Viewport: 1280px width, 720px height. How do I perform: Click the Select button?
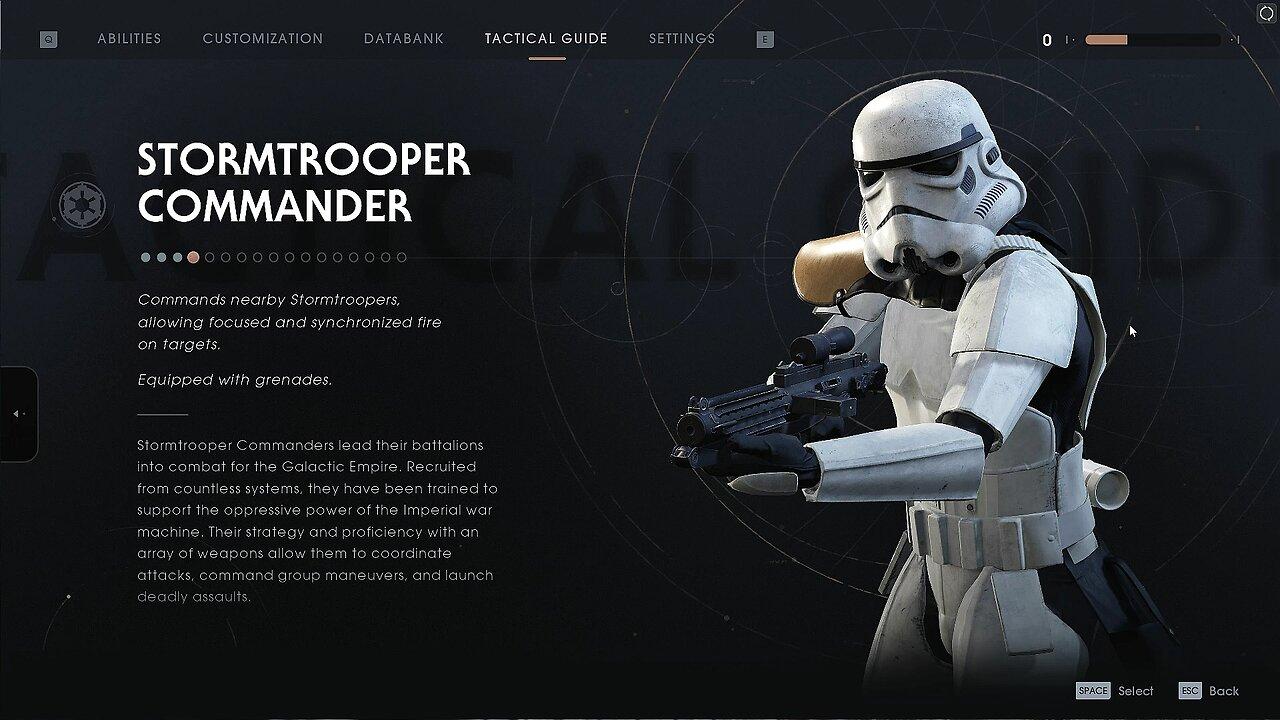tap(1135, 690)
